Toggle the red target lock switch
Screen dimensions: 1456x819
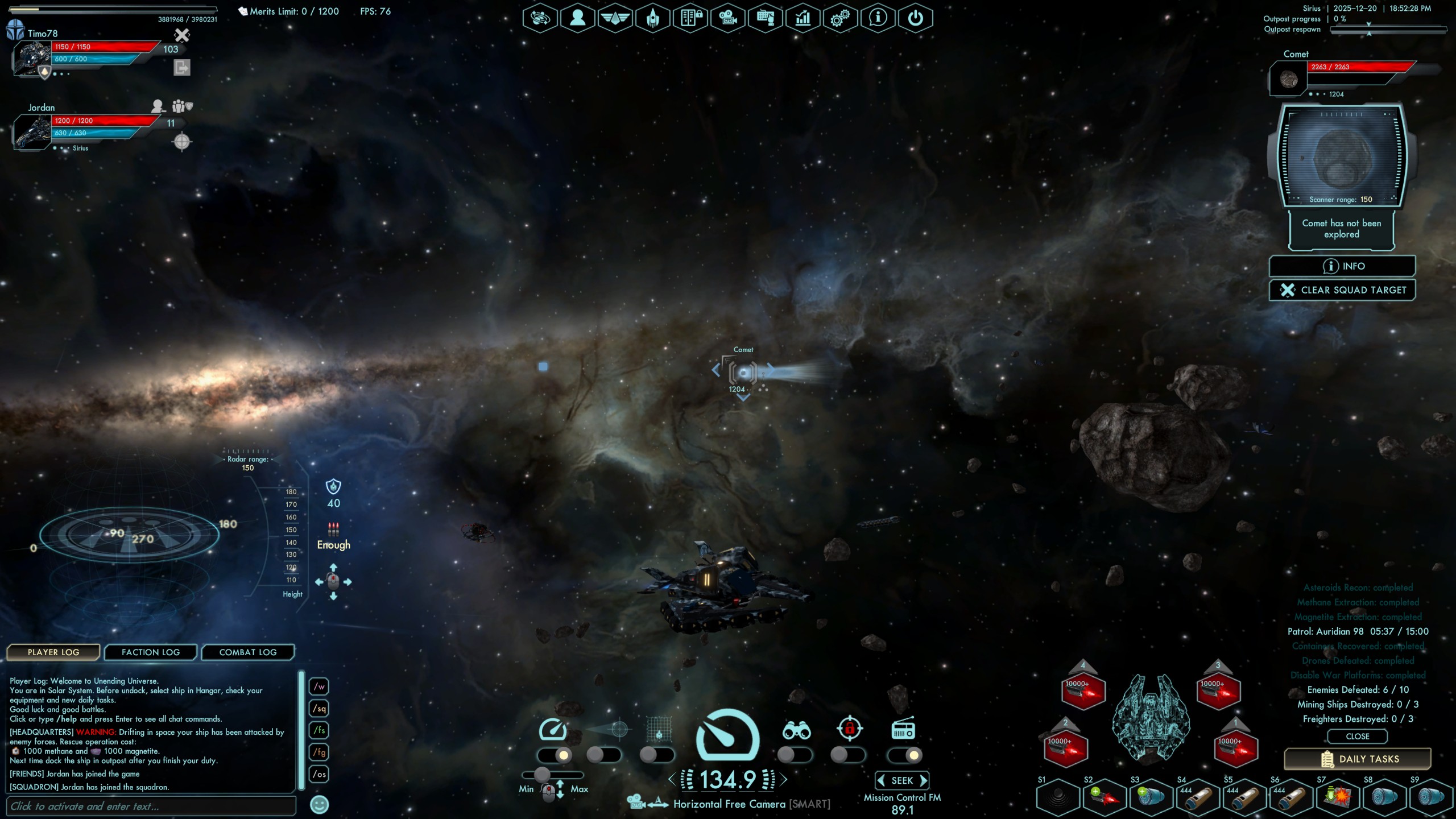pyautogui.click(x=847, y=755)
